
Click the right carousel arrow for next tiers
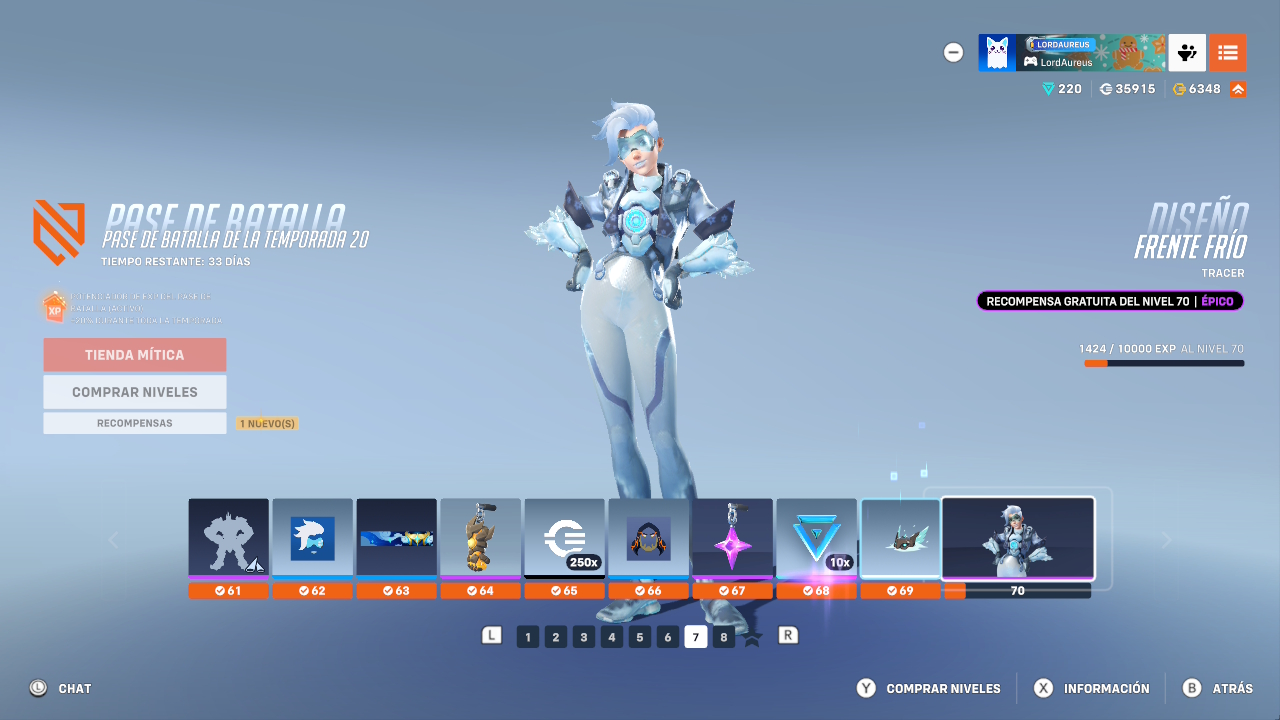1166,539
